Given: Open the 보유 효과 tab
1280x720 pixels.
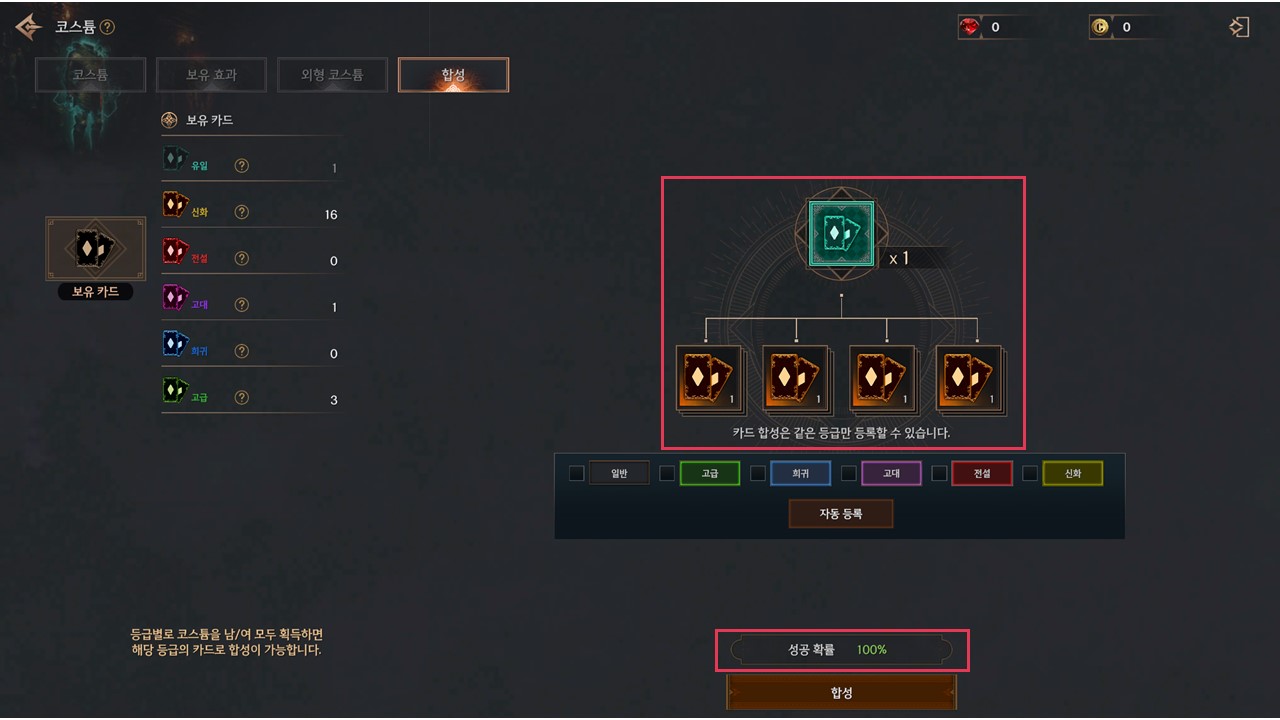Looking at the screenshot, I should pos(211,75).
